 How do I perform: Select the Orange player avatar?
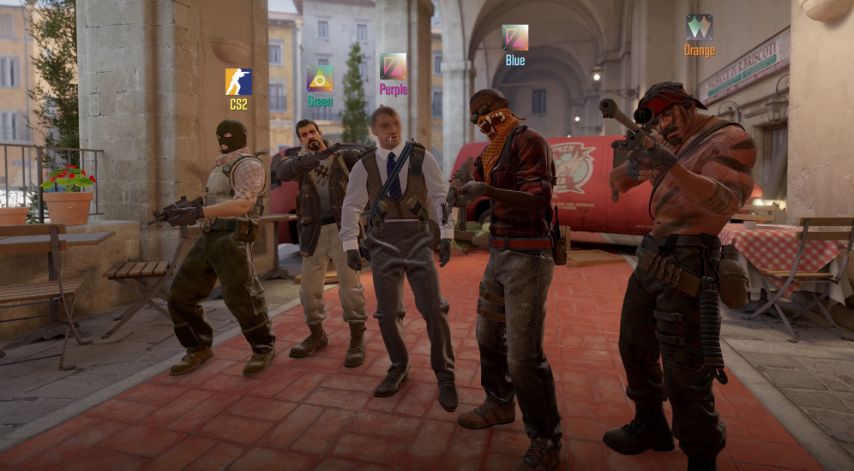point(700,27)
